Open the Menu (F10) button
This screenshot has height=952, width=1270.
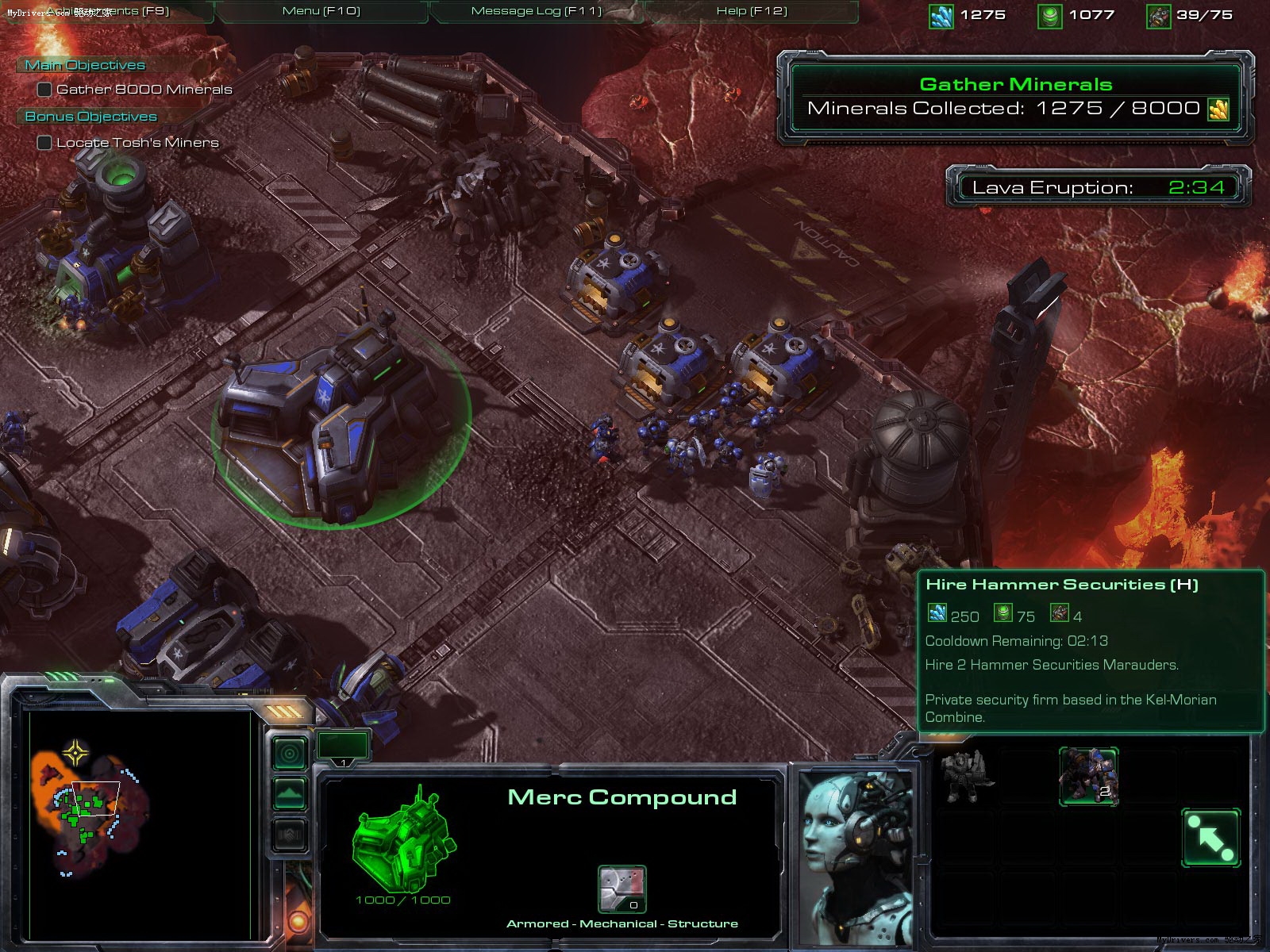coord(321,11)
